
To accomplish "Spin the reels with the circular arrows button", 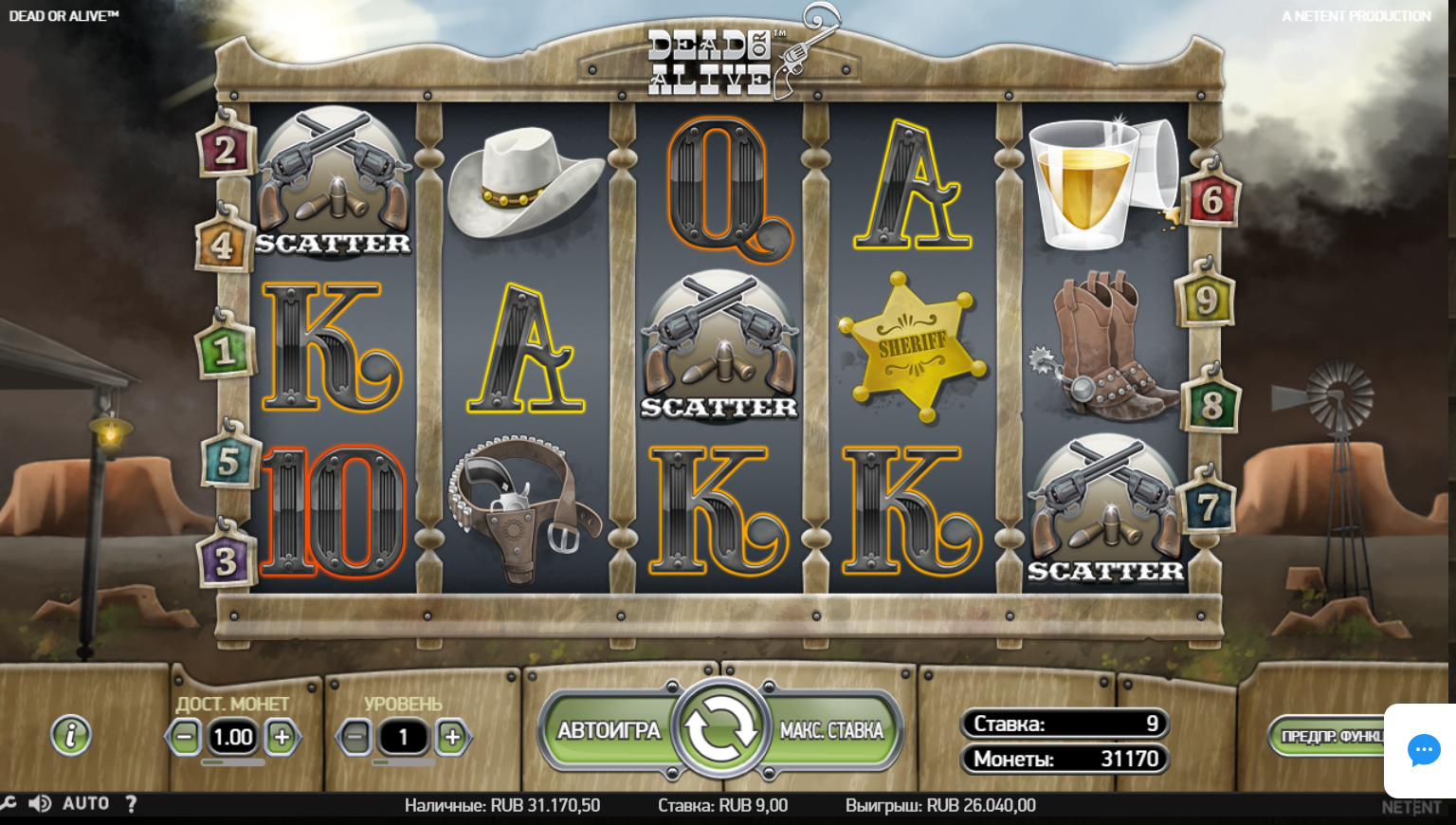I will tap(719, 728).
